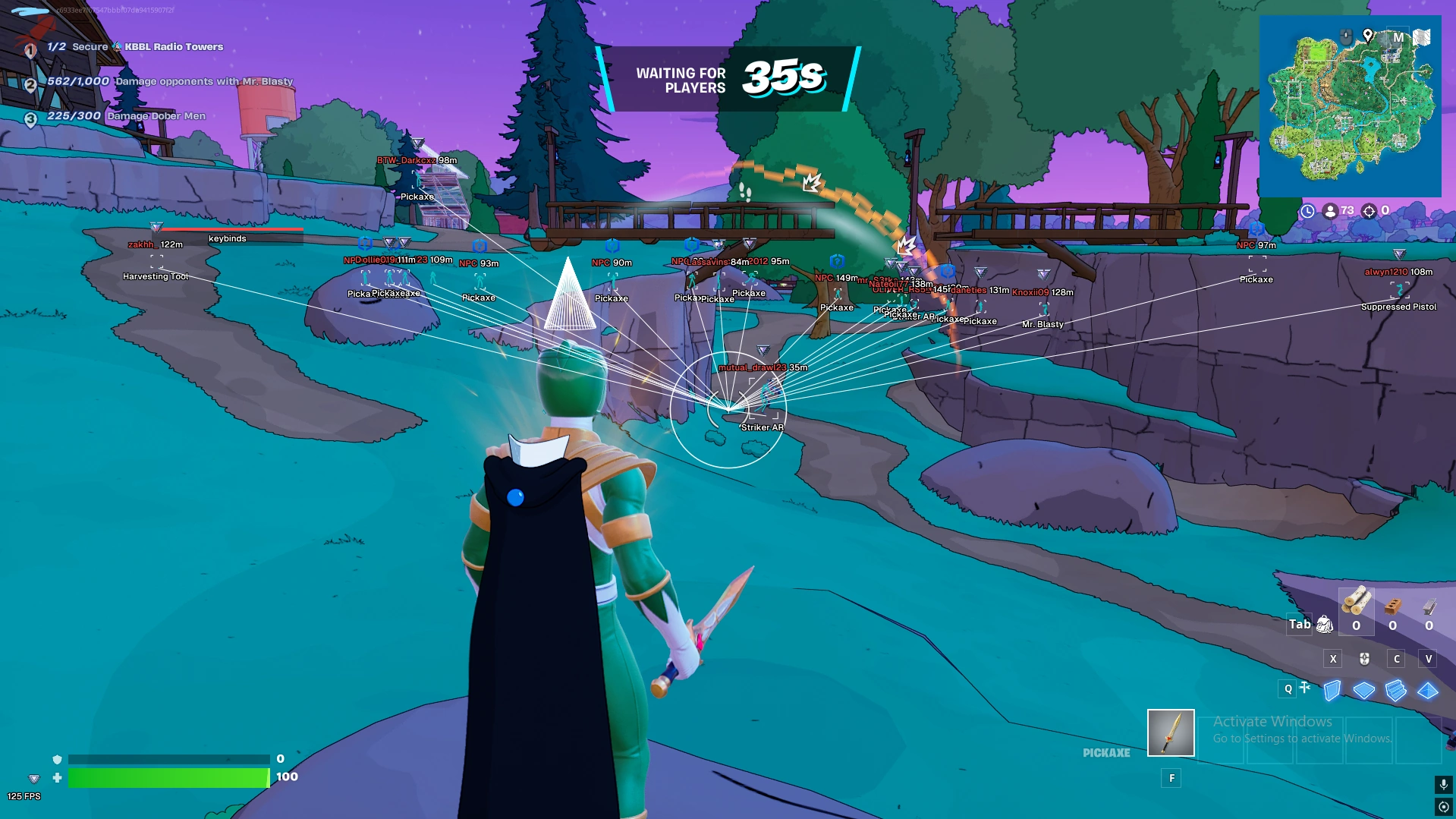Select the map marker pin icon
Viewport: 1456px width, 819px height.
point(1367,35)
